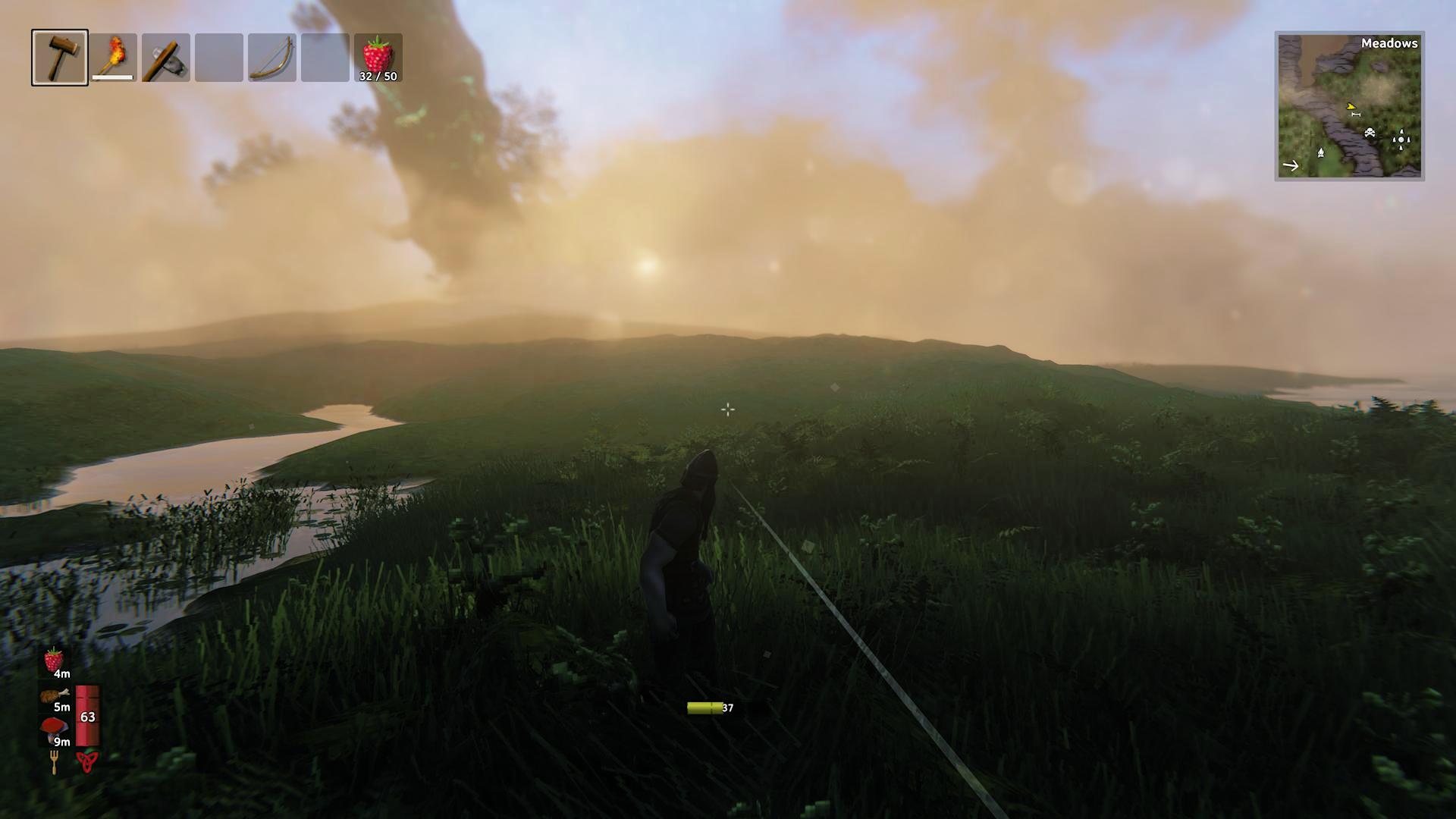1456x819 pixels.
Task: Click the red triquetra knot icon
Action: tap(87, 761)
